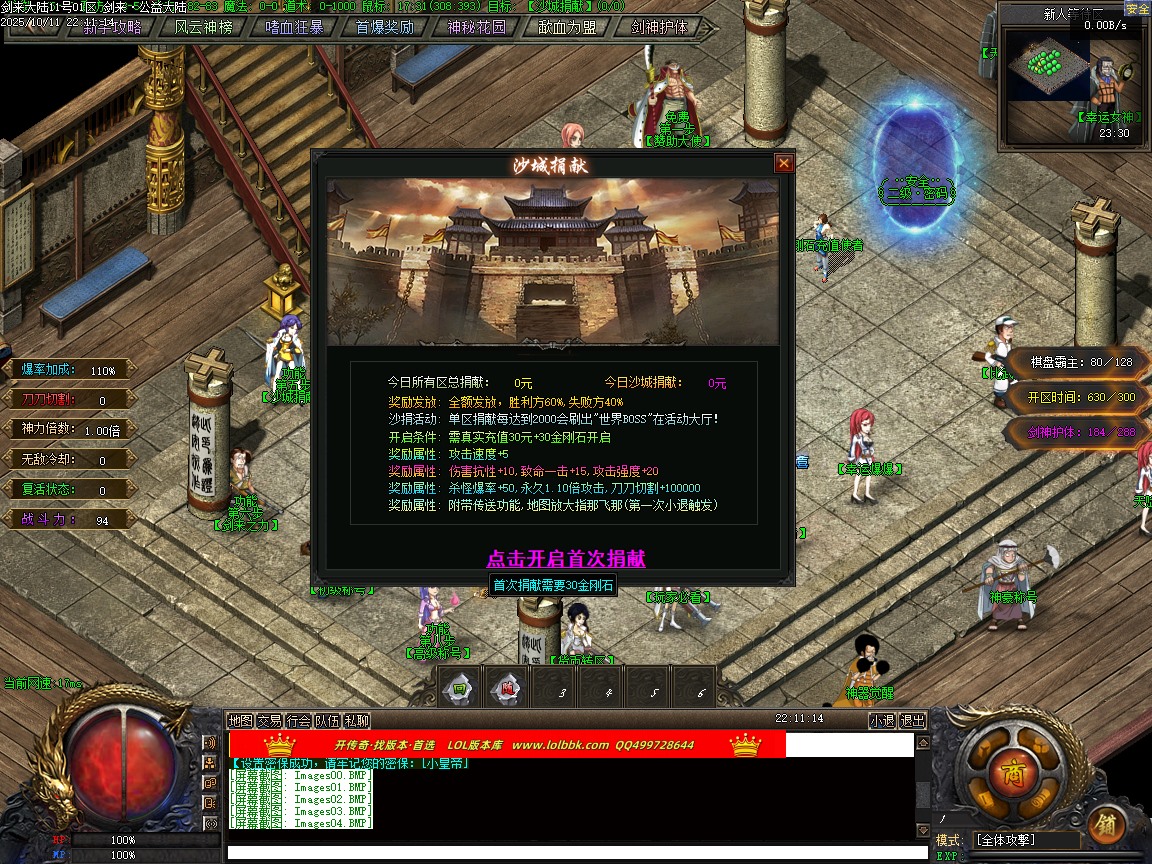Switch to the 行会 guild tab
Viewport: 1152px width, 864px height.
tap(298, 720)
